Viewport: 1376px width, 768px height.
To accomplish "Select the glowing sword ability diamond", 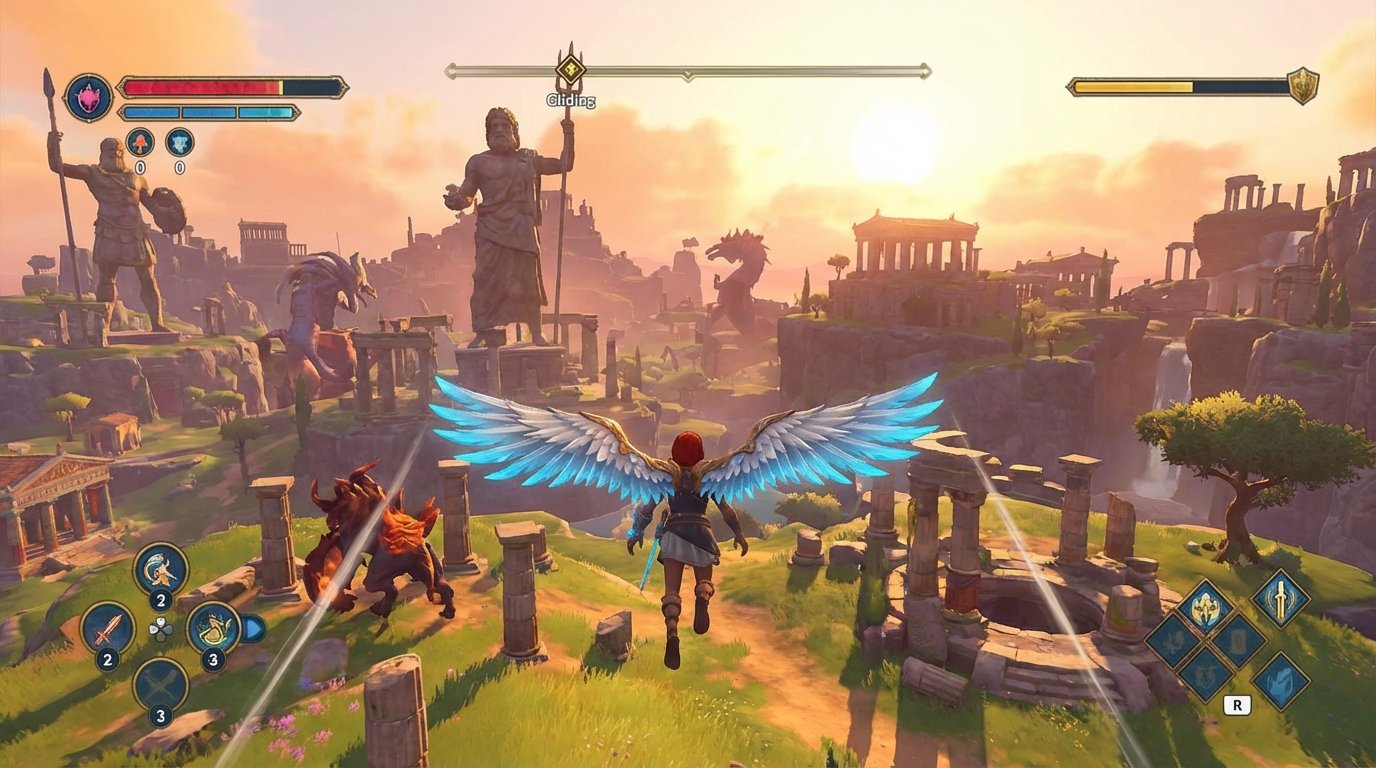I will (1281, 602).
